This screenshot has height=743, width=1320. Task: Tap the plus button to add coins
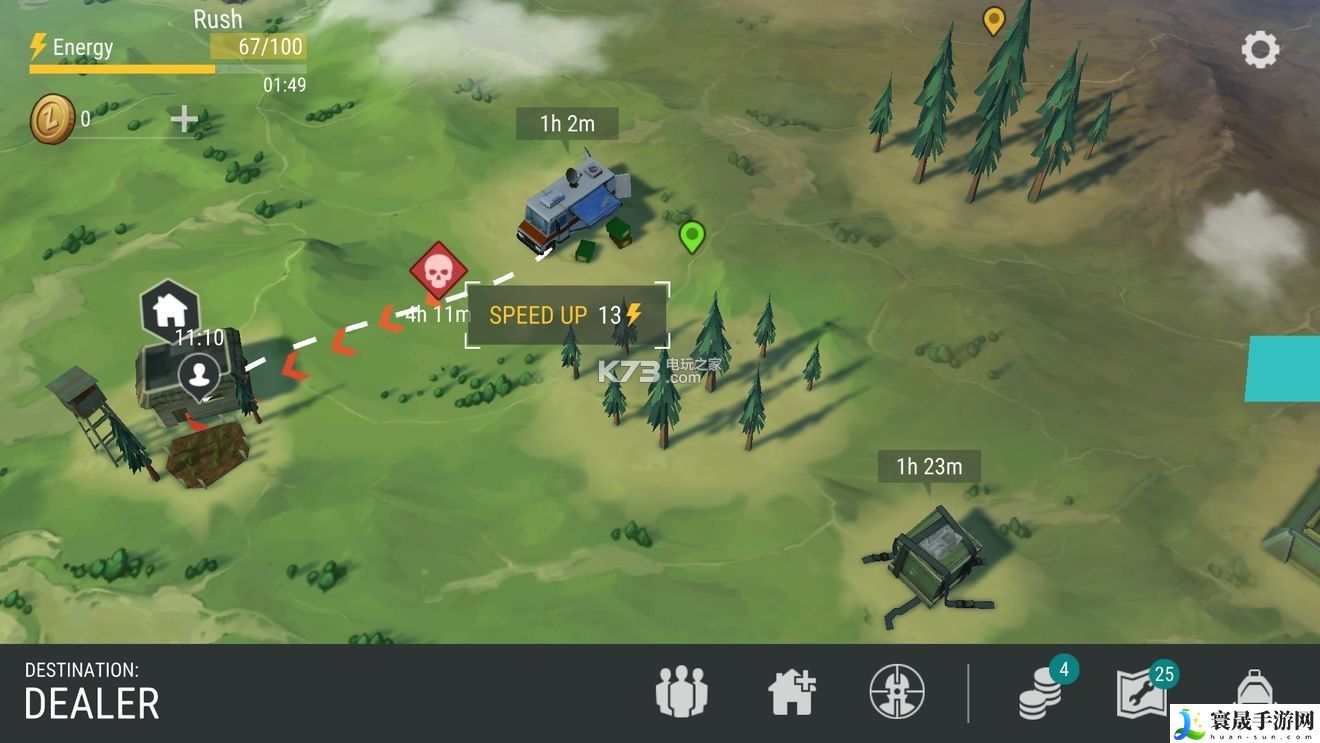point(184,120)
